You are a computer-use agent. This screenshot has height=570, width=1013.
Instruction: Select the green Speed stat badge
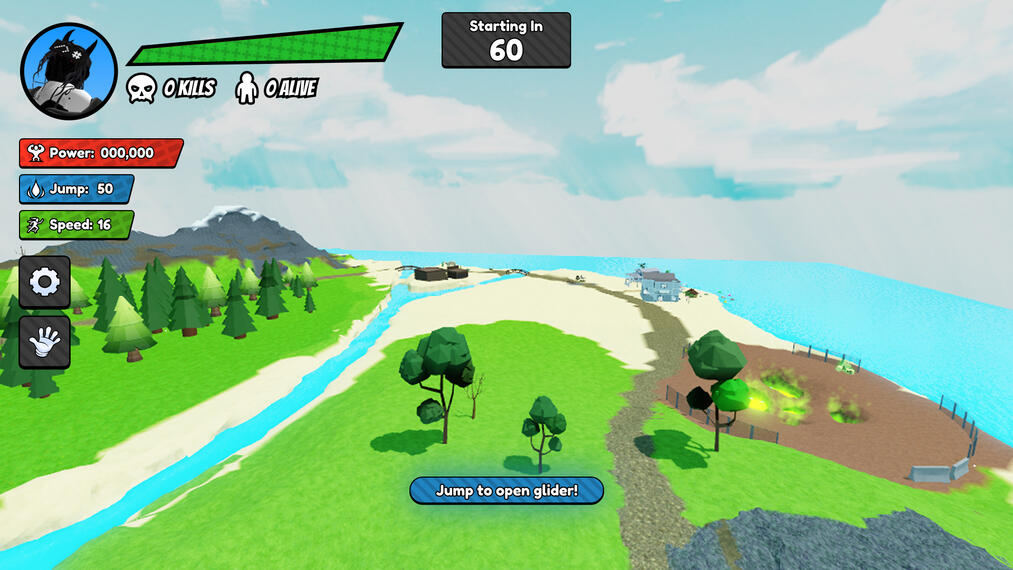click(x=76, y=225)
